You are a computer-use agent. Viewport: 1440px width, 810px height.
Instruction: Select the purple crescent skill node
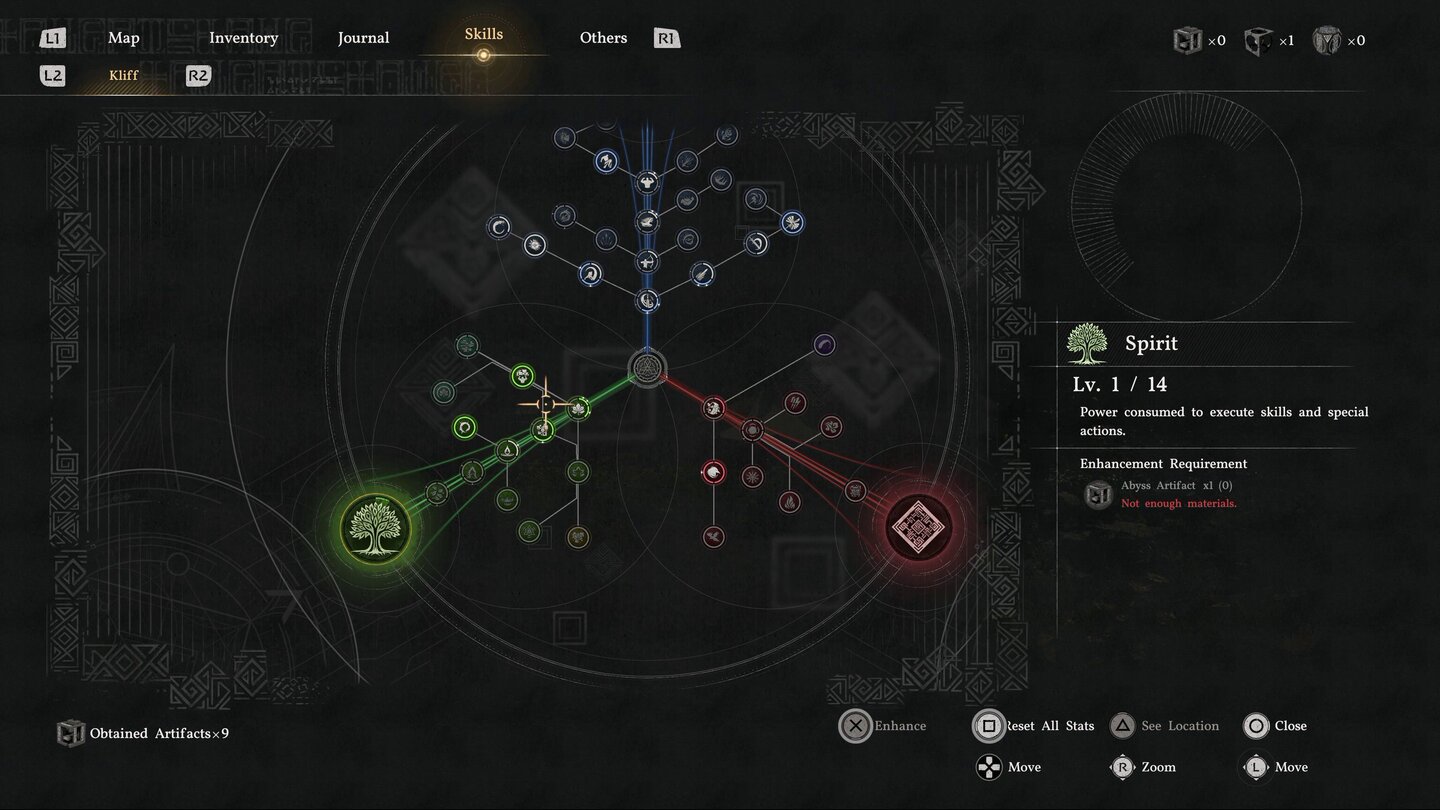coord(824,345)
